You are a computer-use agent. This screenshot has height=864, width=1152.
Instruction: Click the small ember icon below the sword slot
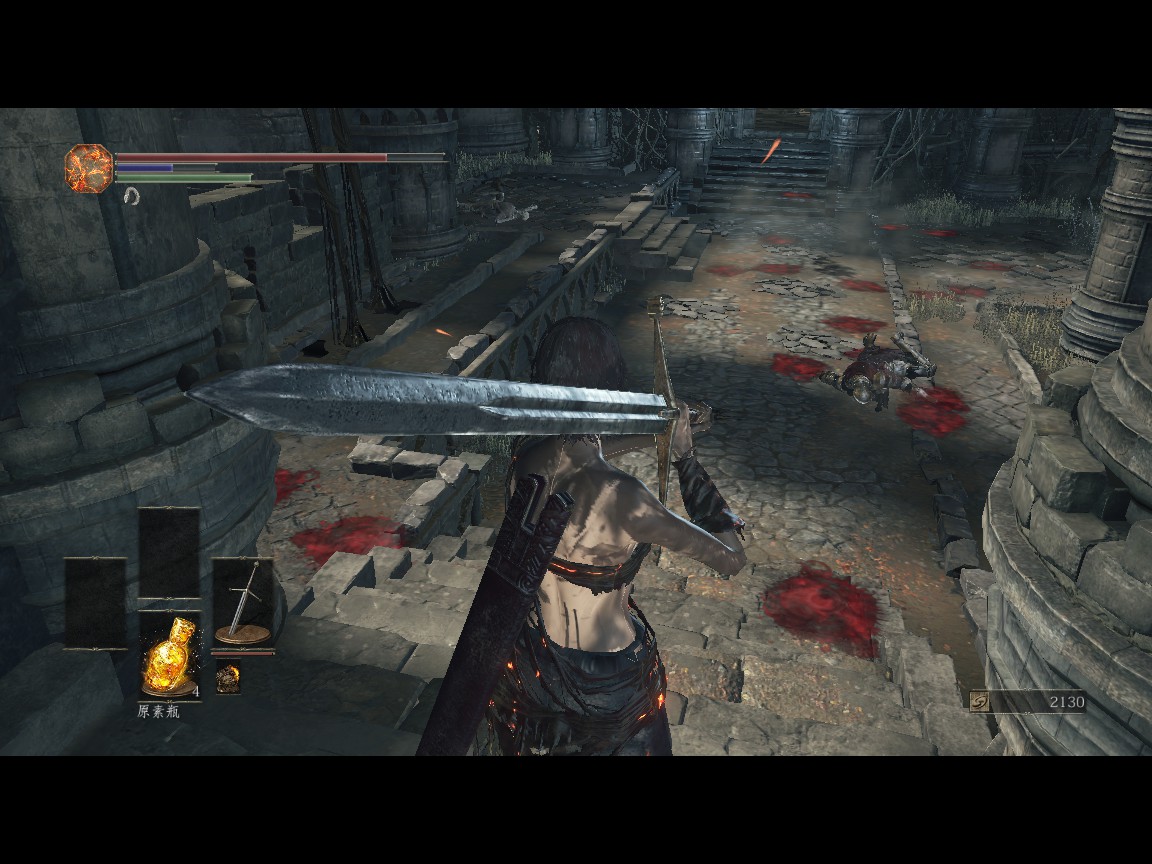(x=229, y=678)
